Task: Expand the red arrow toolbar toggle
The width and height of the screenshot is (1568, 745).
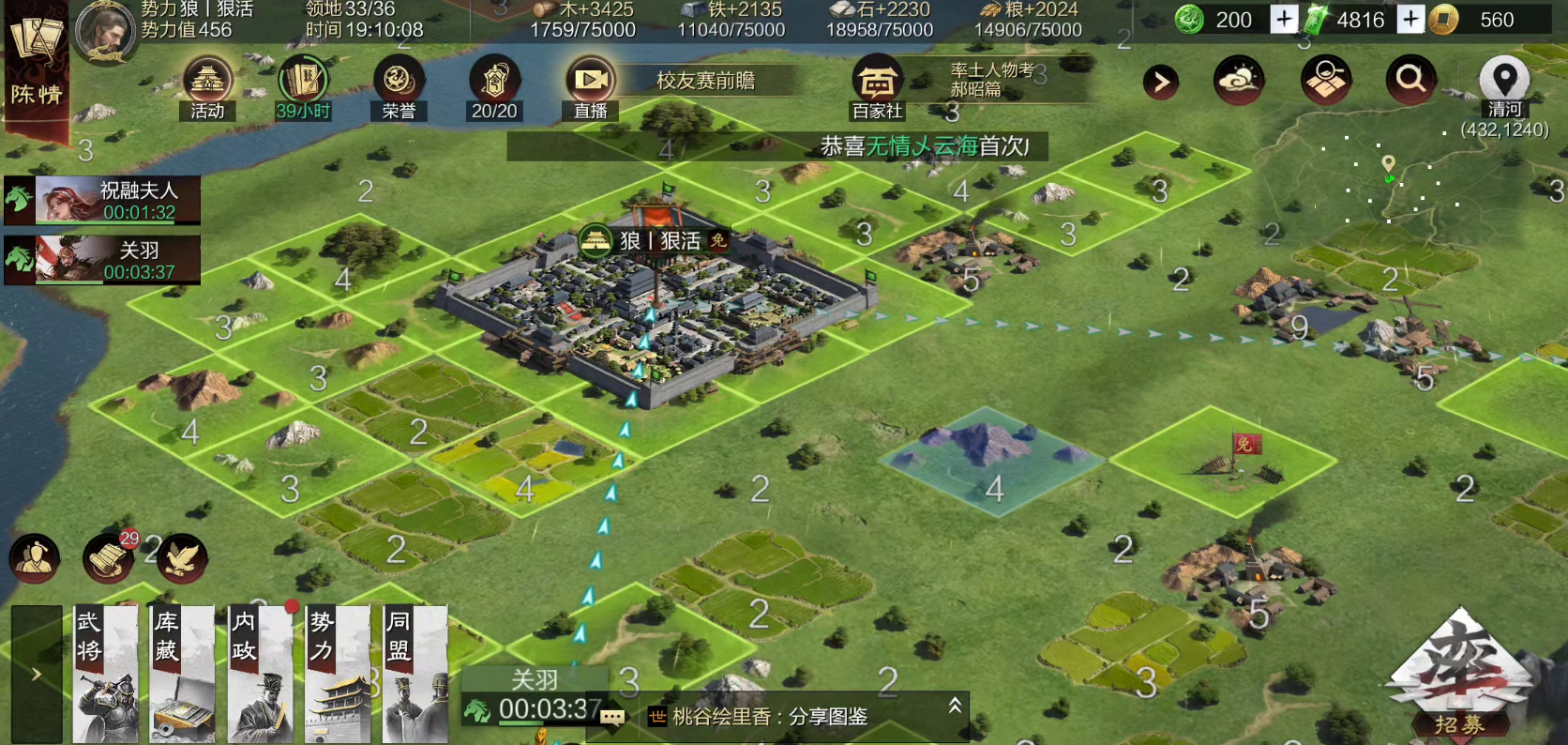Action: (x=1161, y=83)
